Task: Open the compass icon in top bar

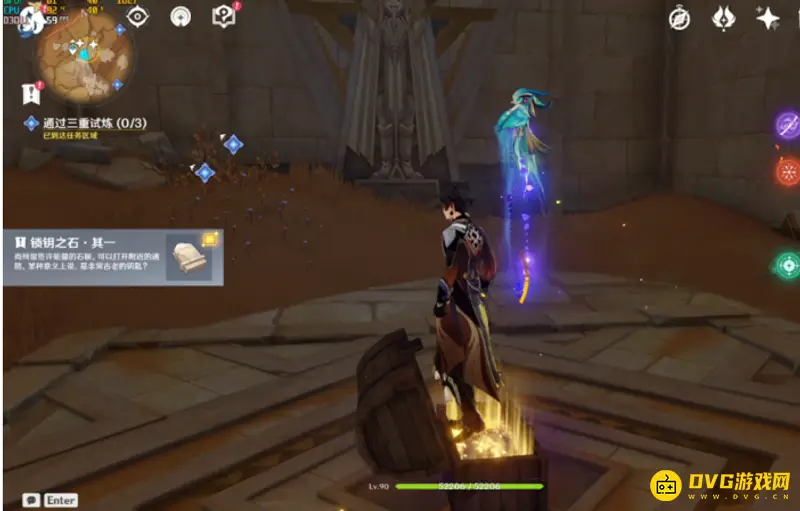Action: [x=679, y=18]
